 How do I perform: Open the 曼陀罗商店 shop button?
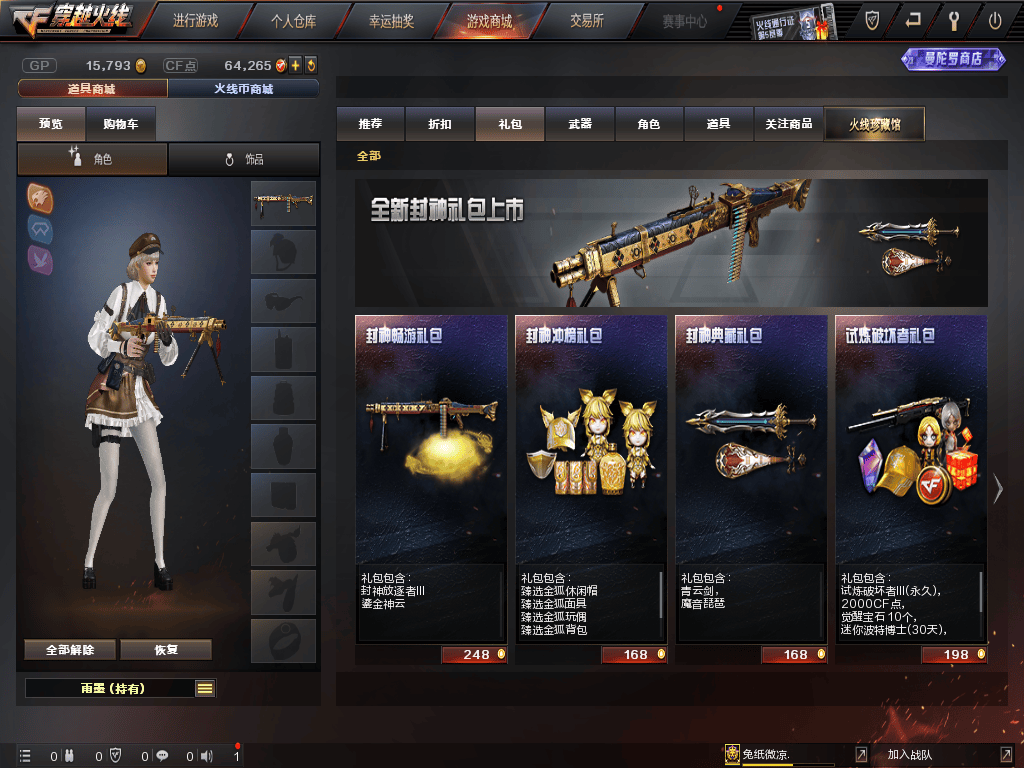[x=953, y=59]
